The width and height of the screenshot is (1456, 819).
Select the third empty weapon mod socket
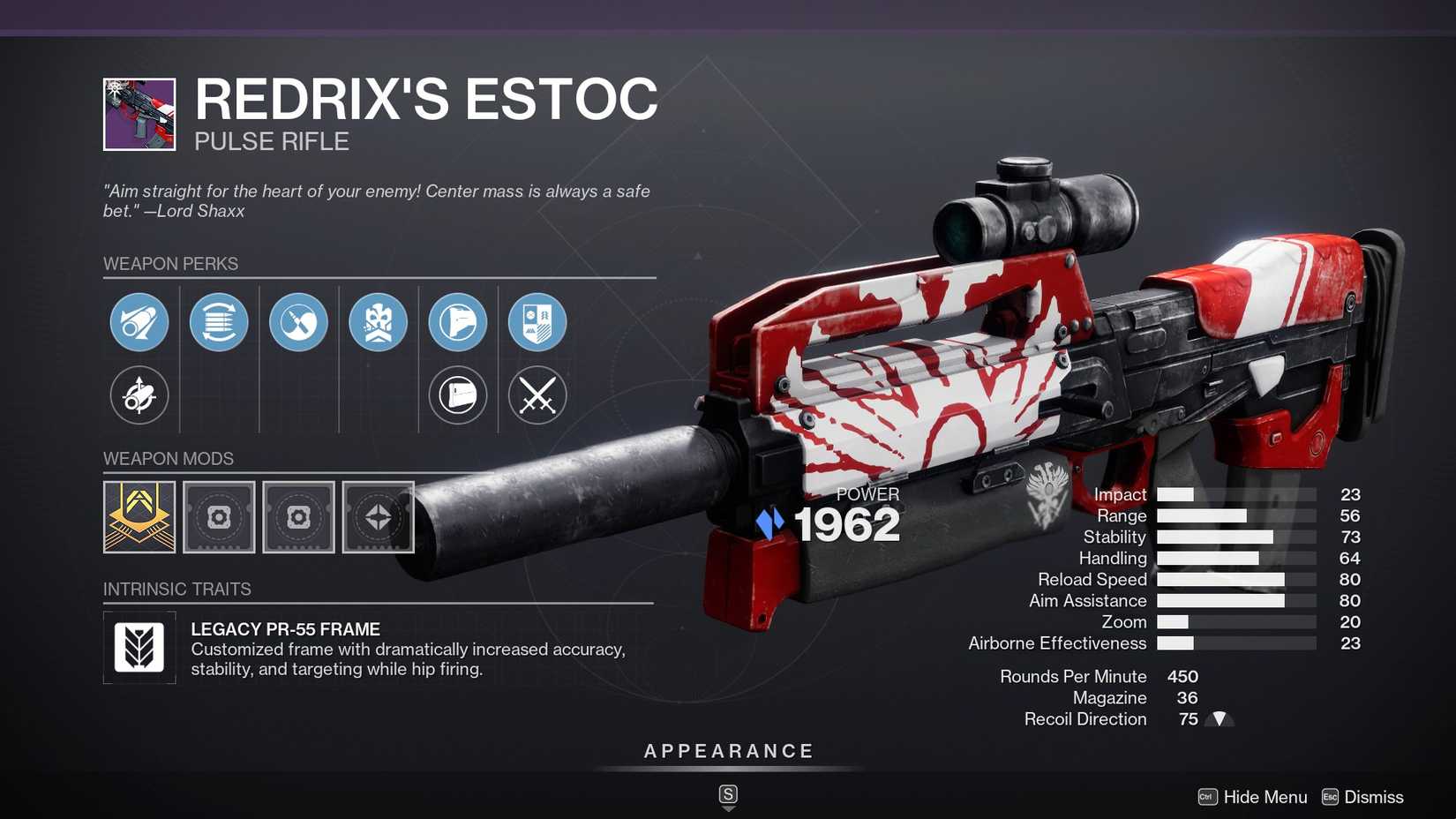[297, 517]
